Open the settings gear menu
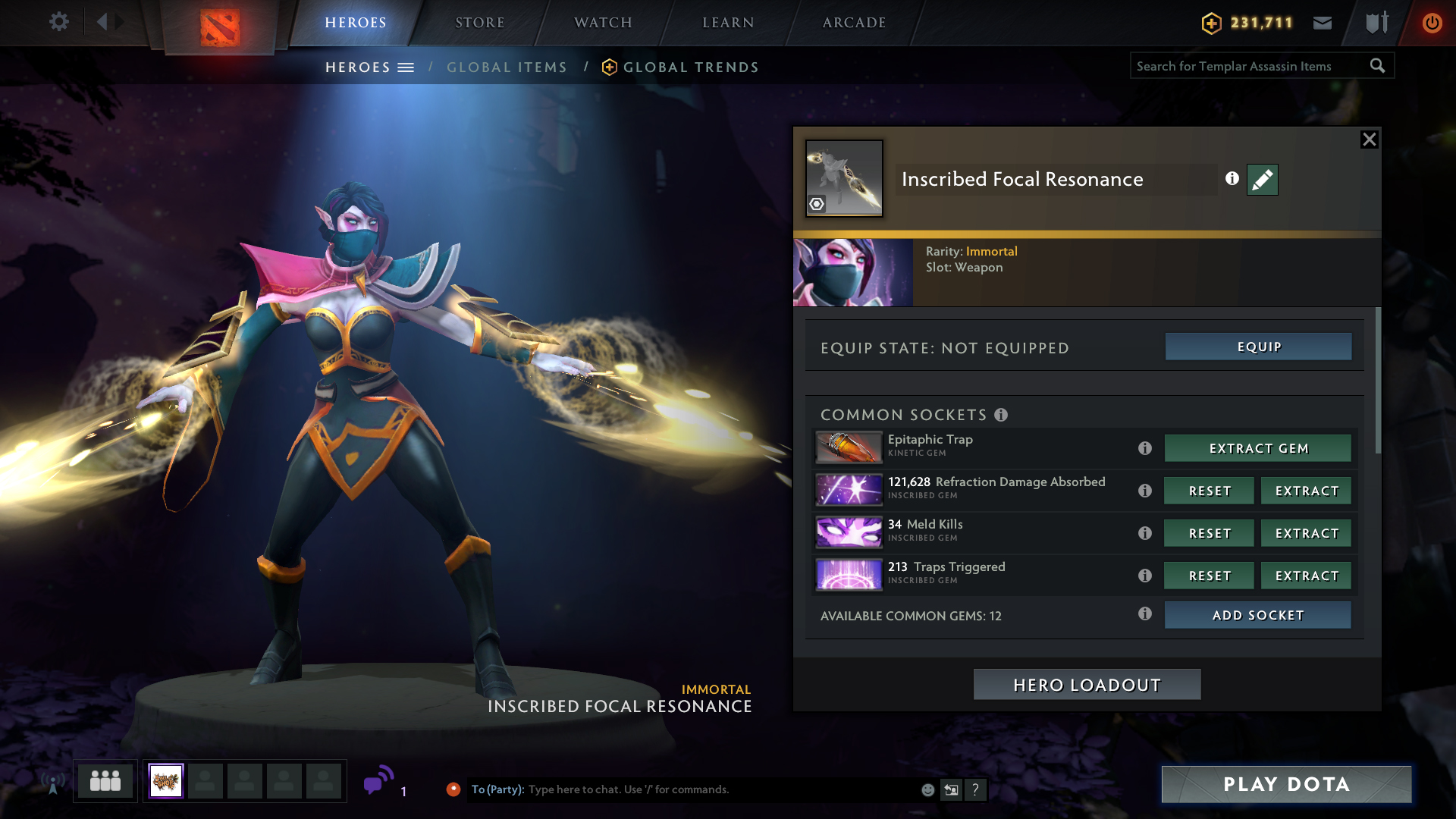Image resolution: width=1456 pixels, height=819 pixels. tap(58, 22)
